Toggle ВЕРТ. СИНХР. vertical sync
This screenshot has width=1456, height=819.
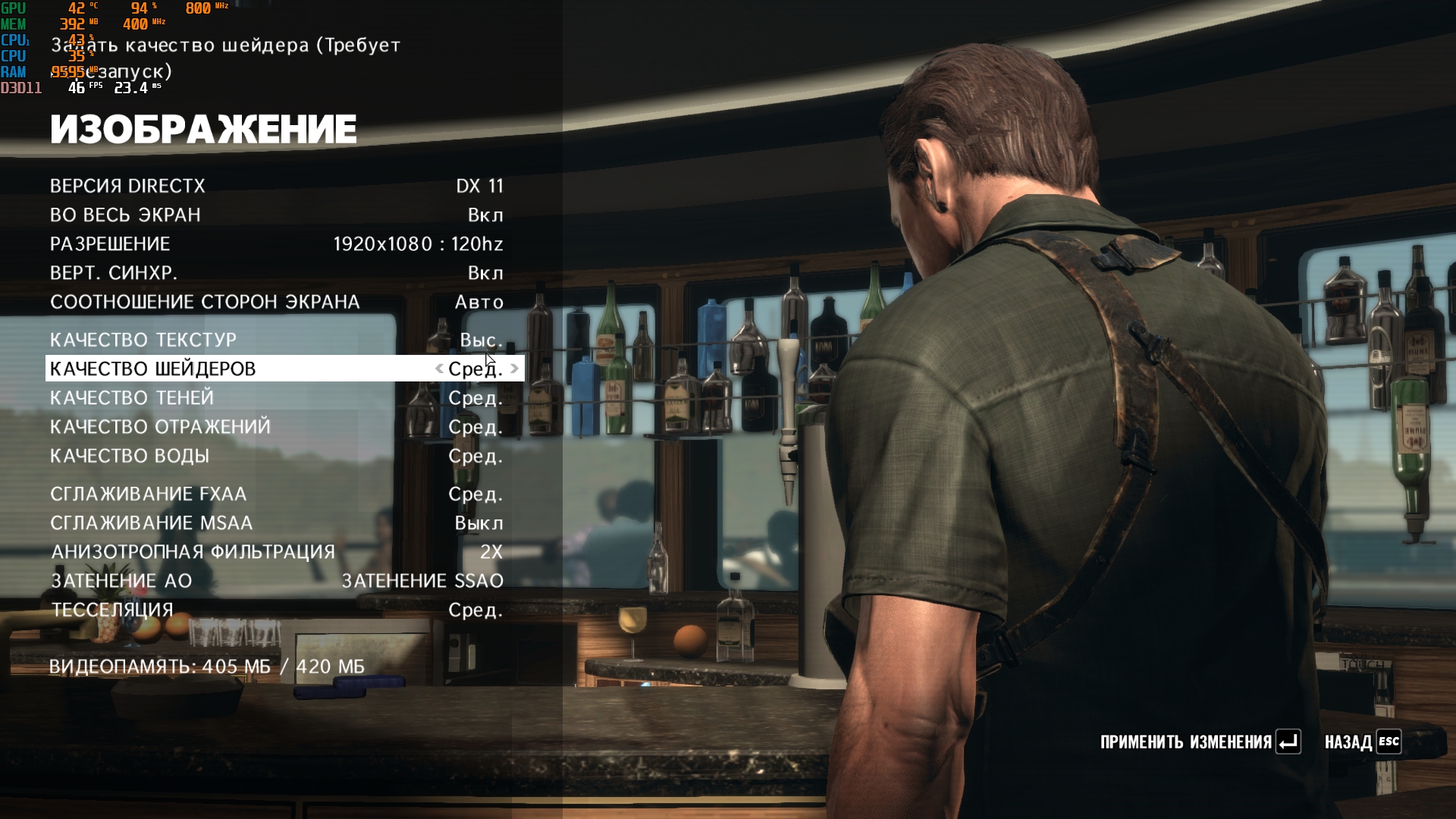[x=277, y=272]
